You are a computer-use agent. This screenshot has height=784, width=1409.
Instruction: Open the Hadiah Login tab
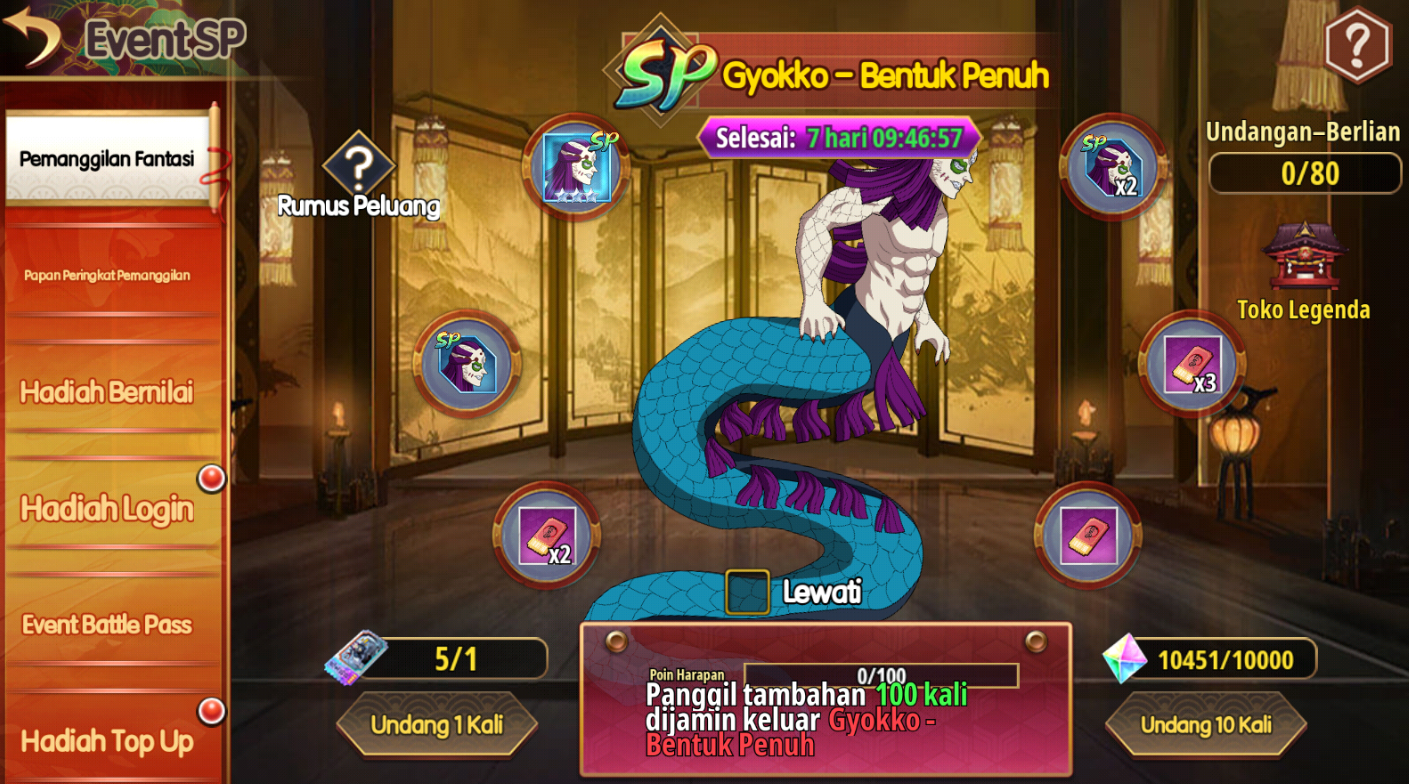click(x=108, y=509)
